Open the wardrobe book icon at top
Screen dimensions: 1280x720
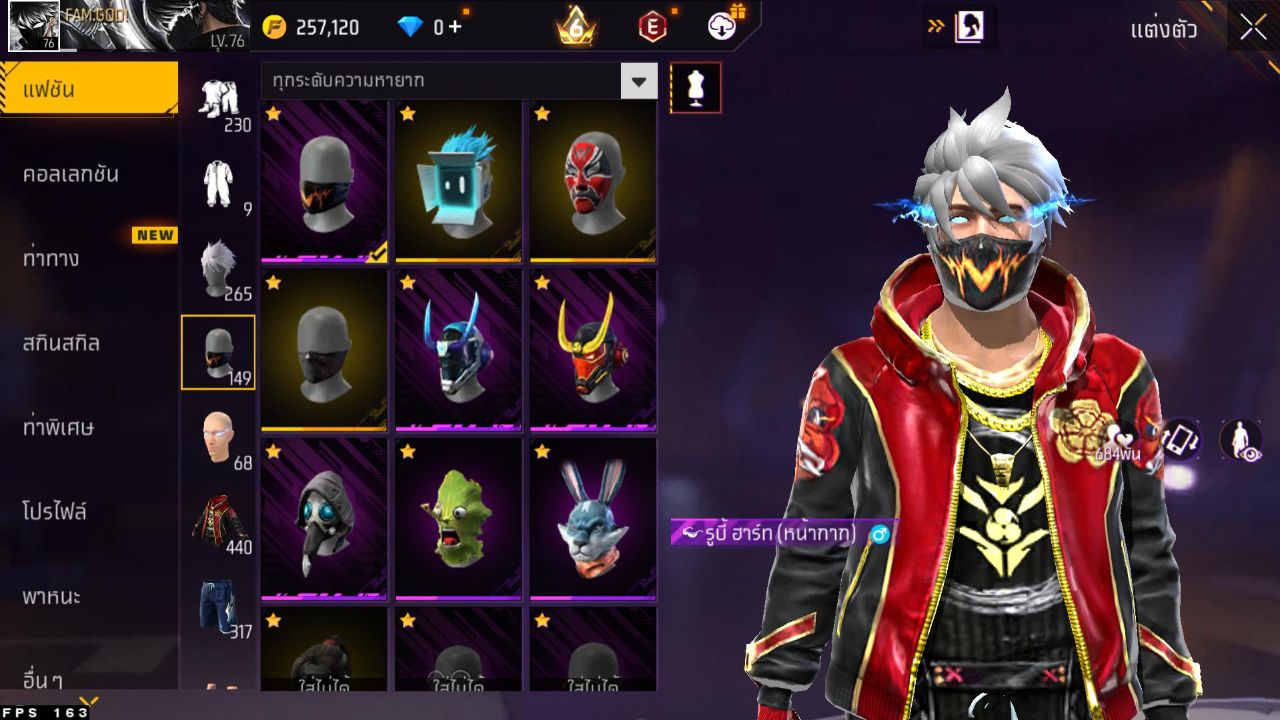[x=968, y=27]
